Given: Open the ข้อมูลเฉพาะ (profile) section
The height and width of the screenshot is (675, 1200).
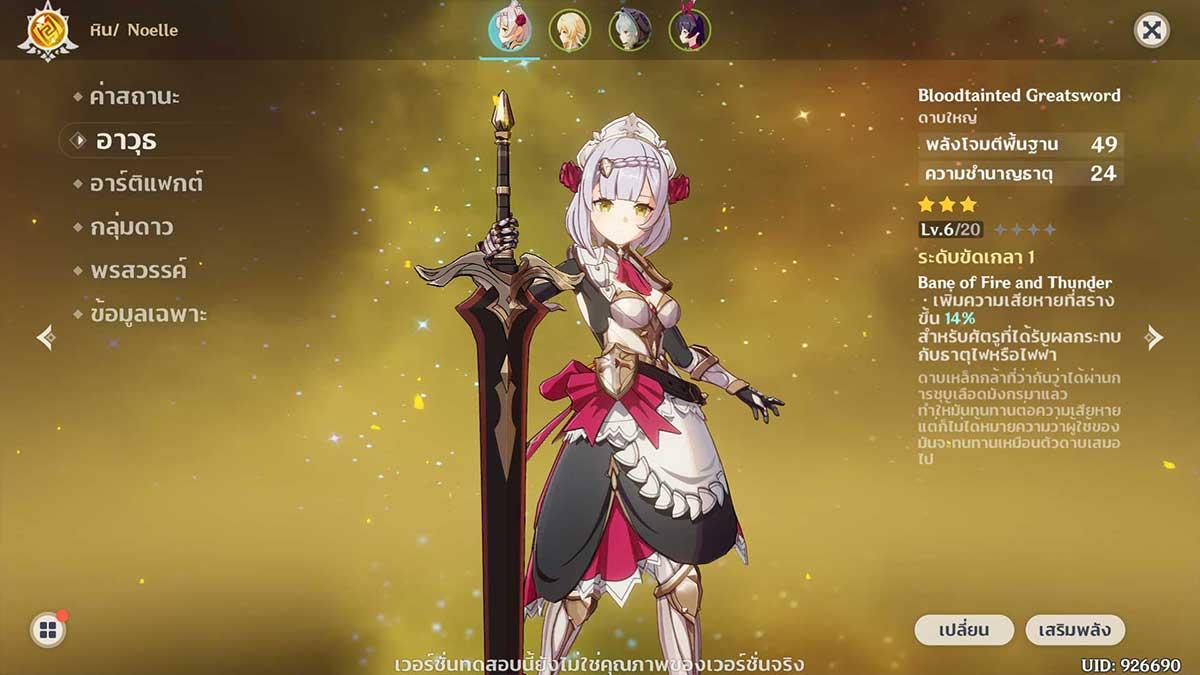Looking at the screenshot, I should click(147, 314).
